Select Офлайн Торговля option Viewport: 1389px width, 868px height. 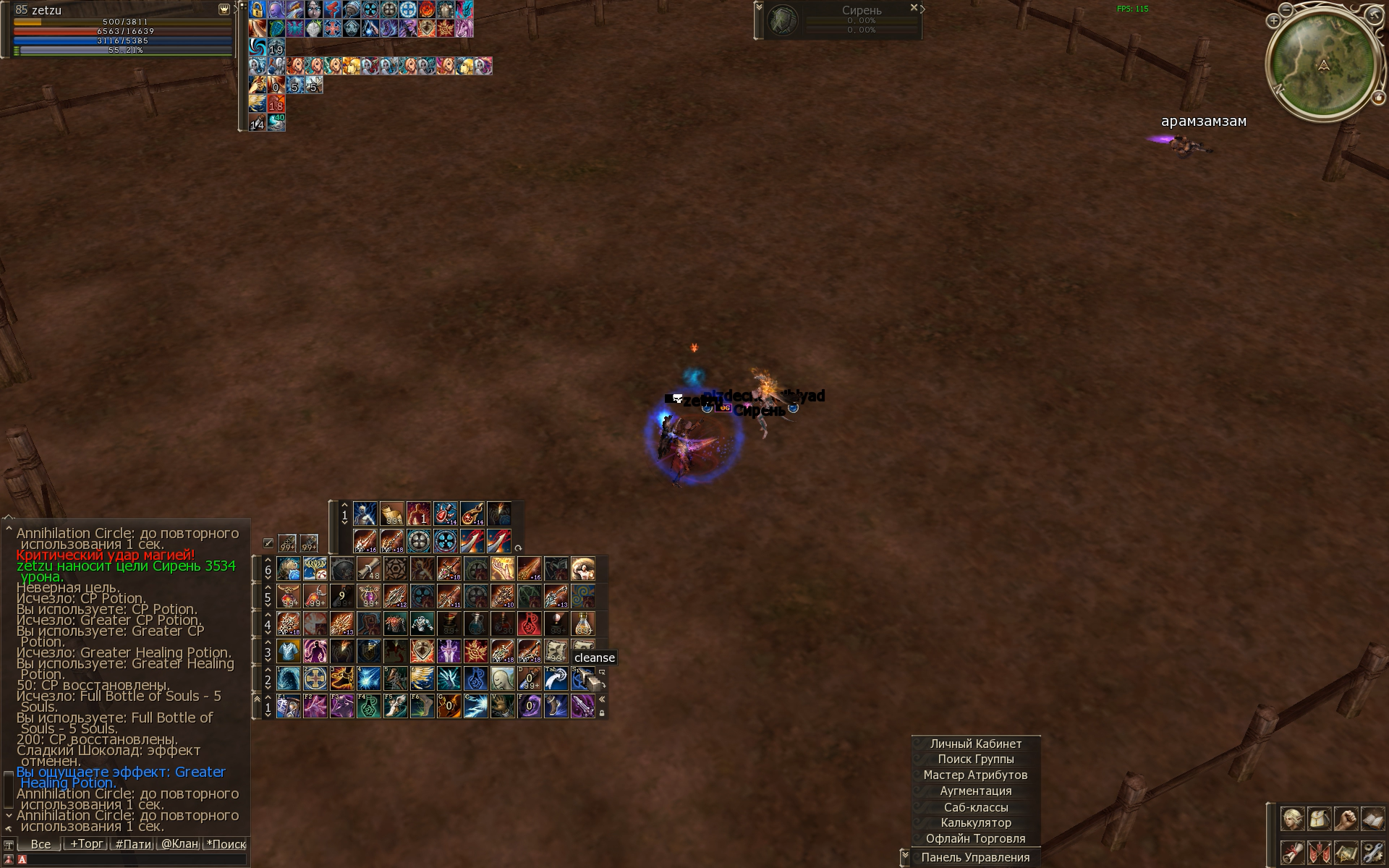[x=975, y=839]
